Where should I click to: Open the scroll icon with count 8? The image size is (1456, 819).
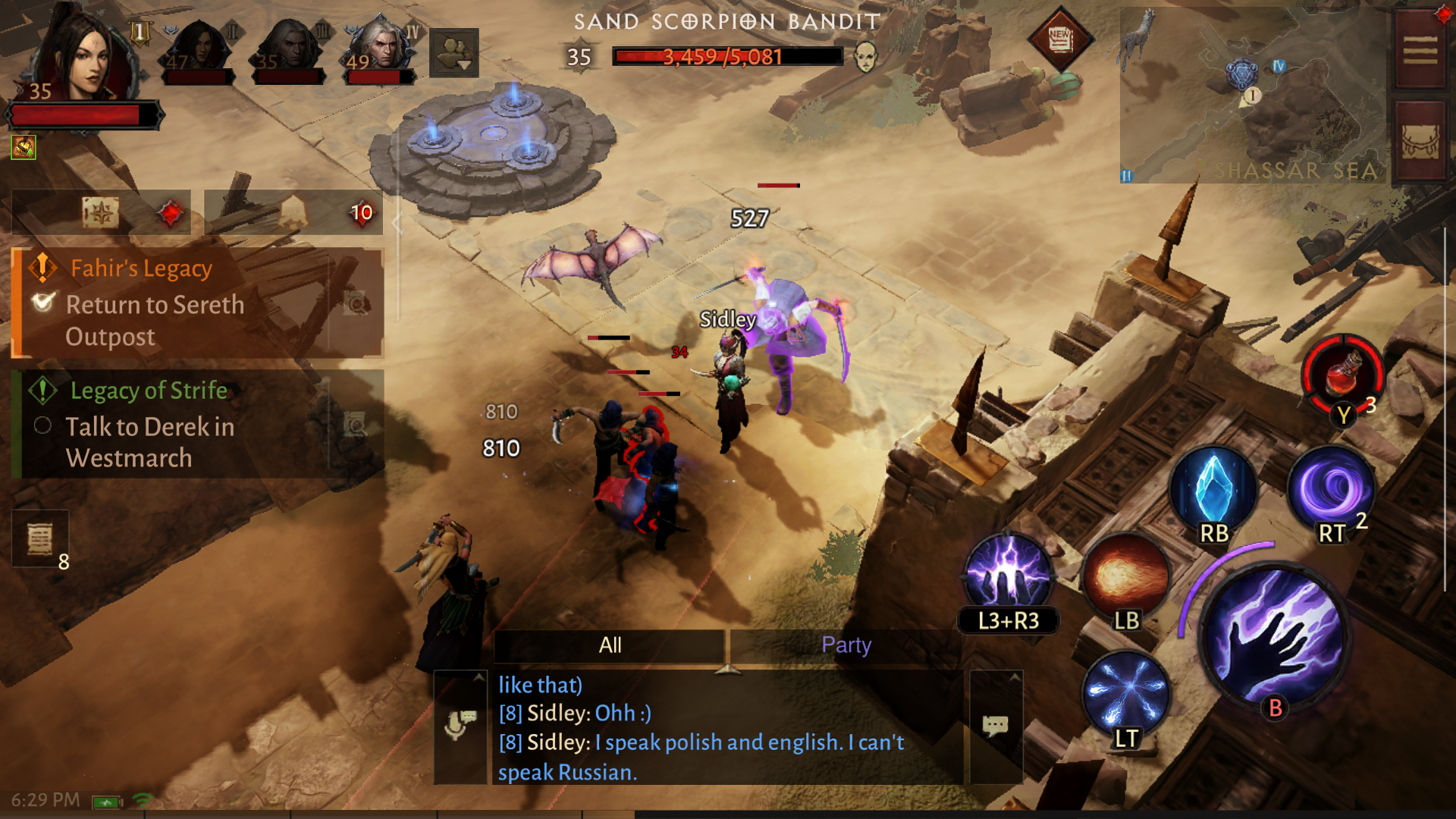[x=40, y=539]
